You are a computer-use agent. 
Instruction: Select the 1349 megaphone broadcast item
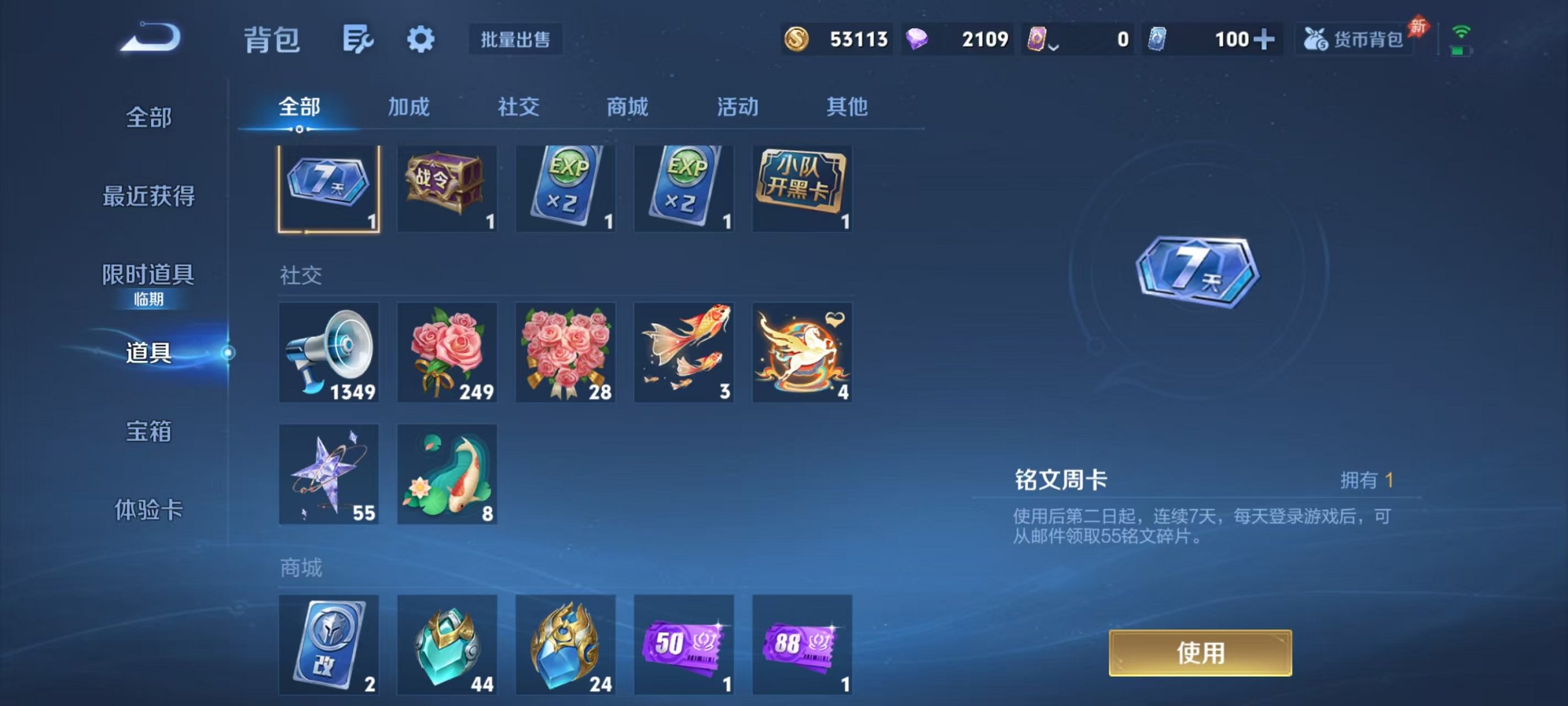328,354
